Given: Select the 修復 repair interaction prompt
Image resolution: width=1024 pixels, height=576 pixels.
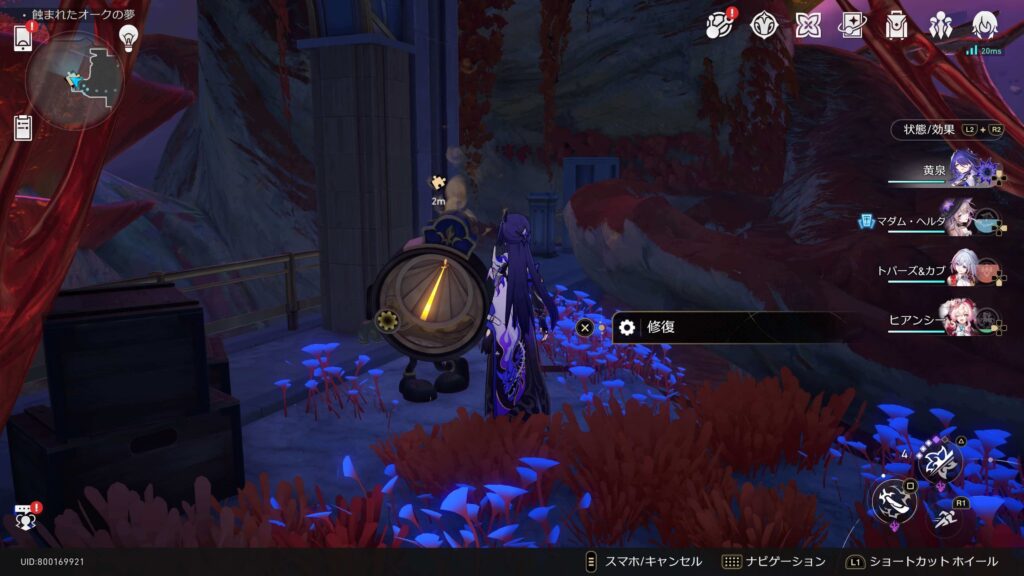Looking at the screenshot, I should (x=730, y=327).
